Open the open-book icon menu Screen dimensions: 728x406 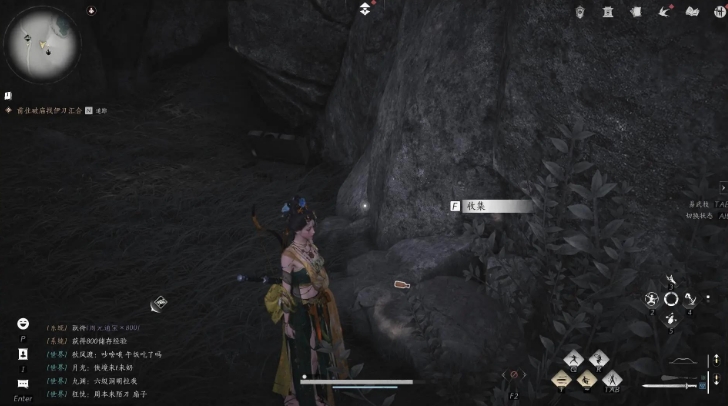691,11
